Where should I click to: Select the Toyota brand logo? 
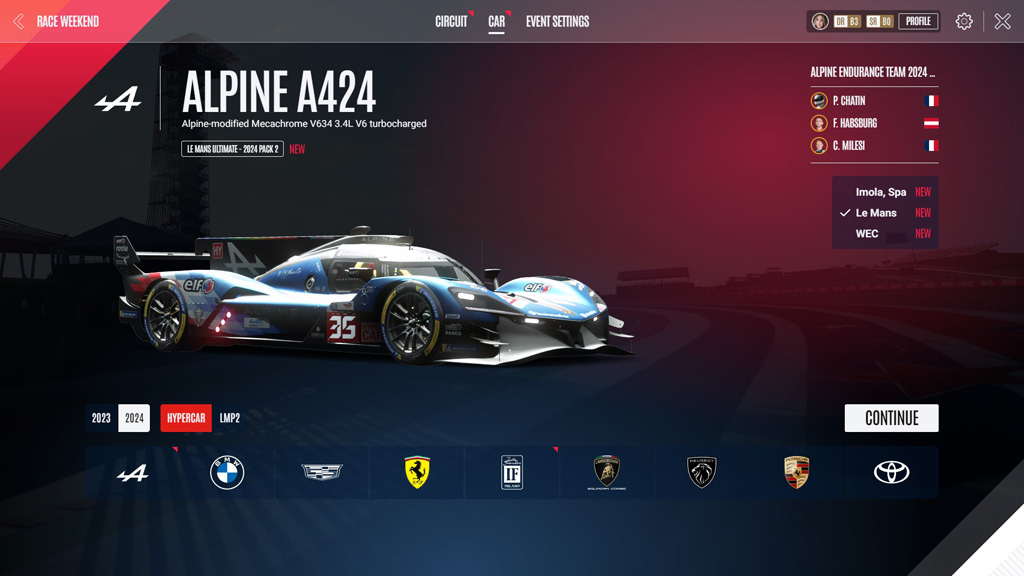tap(891, 473)
